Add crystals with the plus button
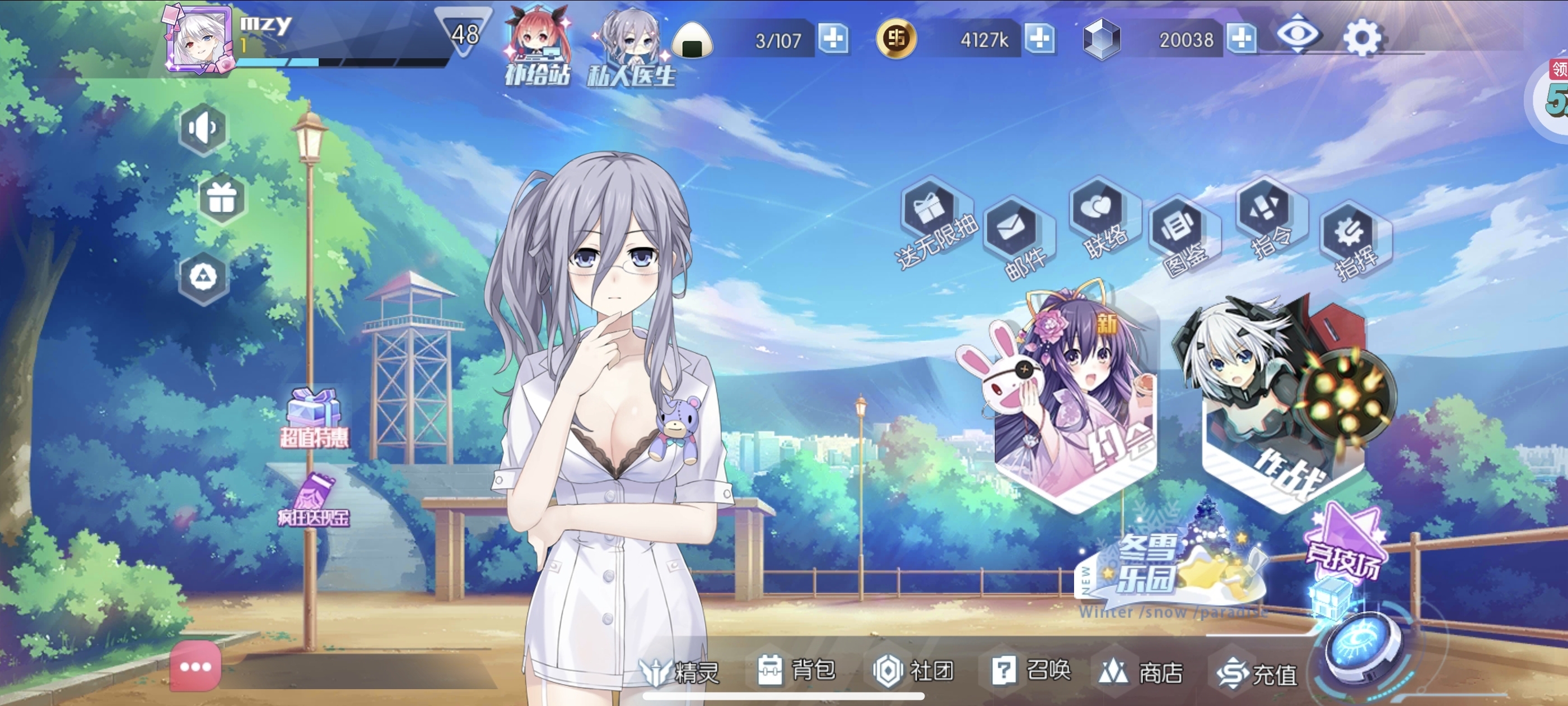 1241,39
